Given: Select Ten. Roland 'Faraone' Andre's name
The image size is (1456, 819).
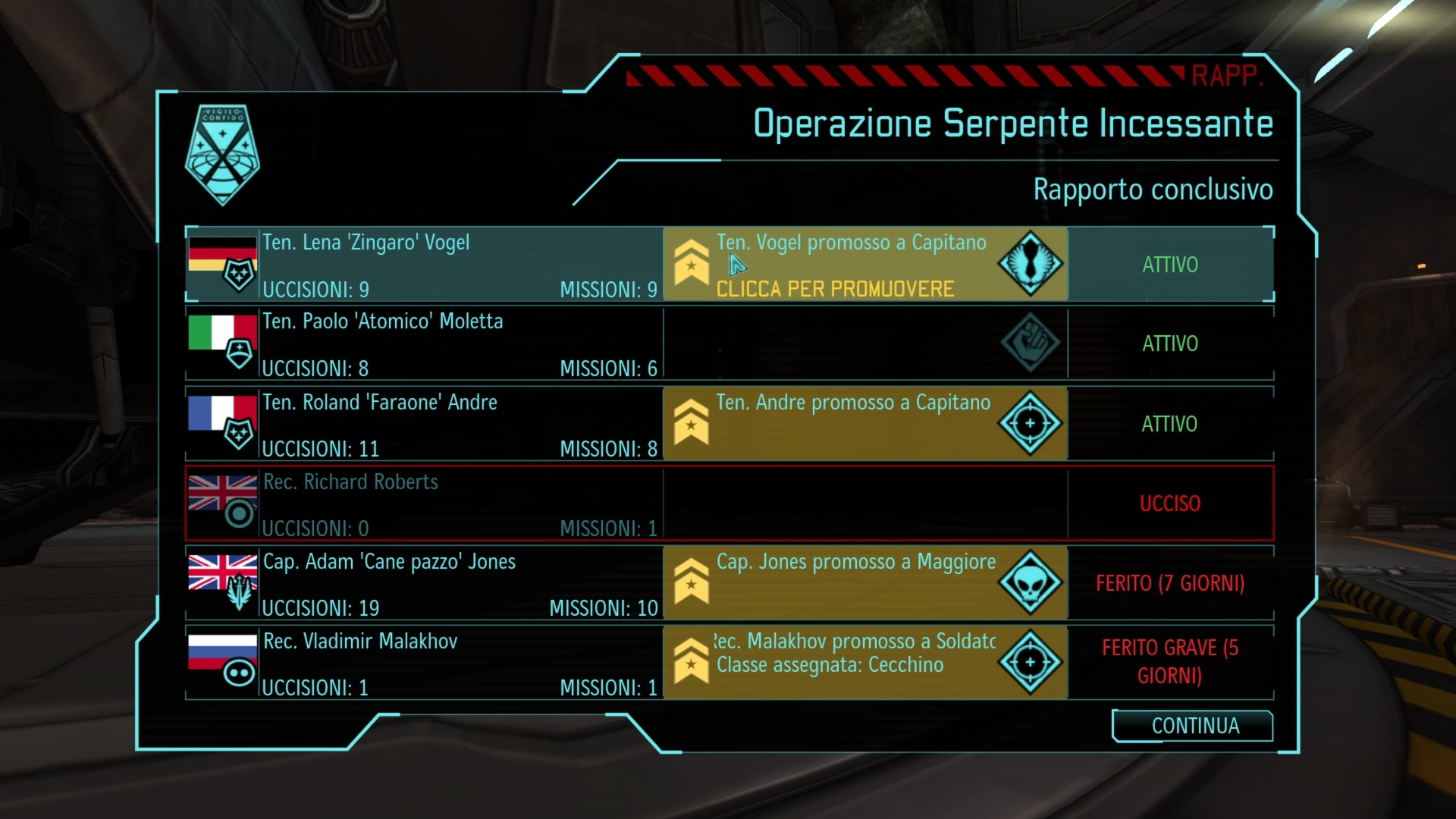Looking at the screenshot, I should click(380, 403).
